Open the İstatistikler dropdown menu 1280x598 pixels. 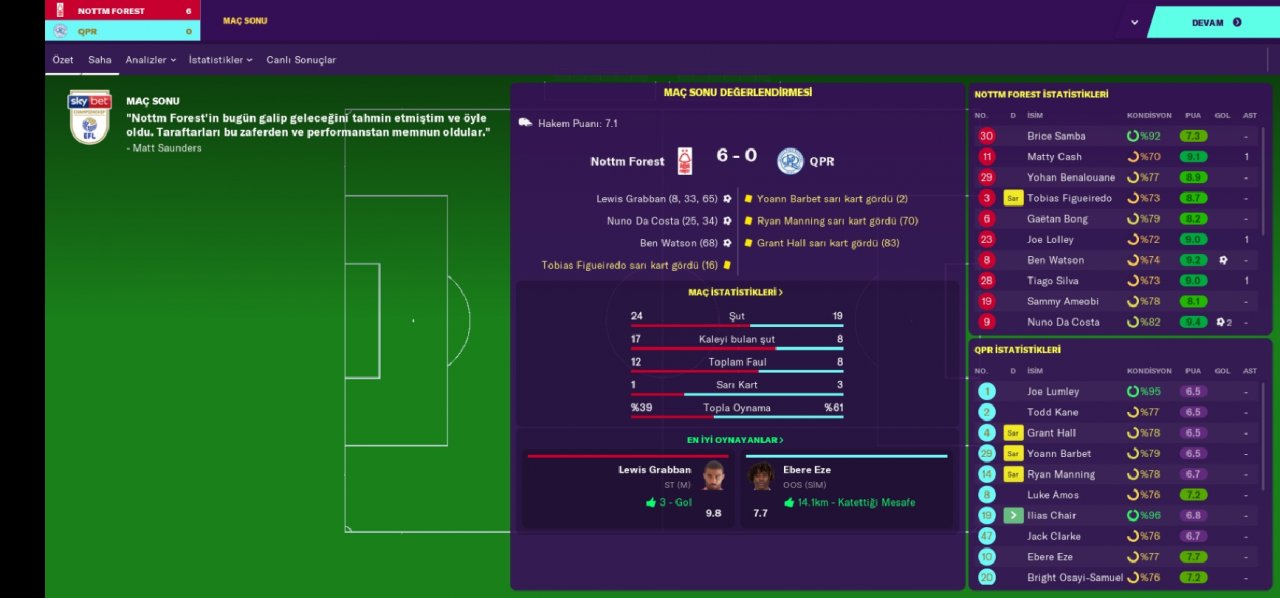[220, 60]
